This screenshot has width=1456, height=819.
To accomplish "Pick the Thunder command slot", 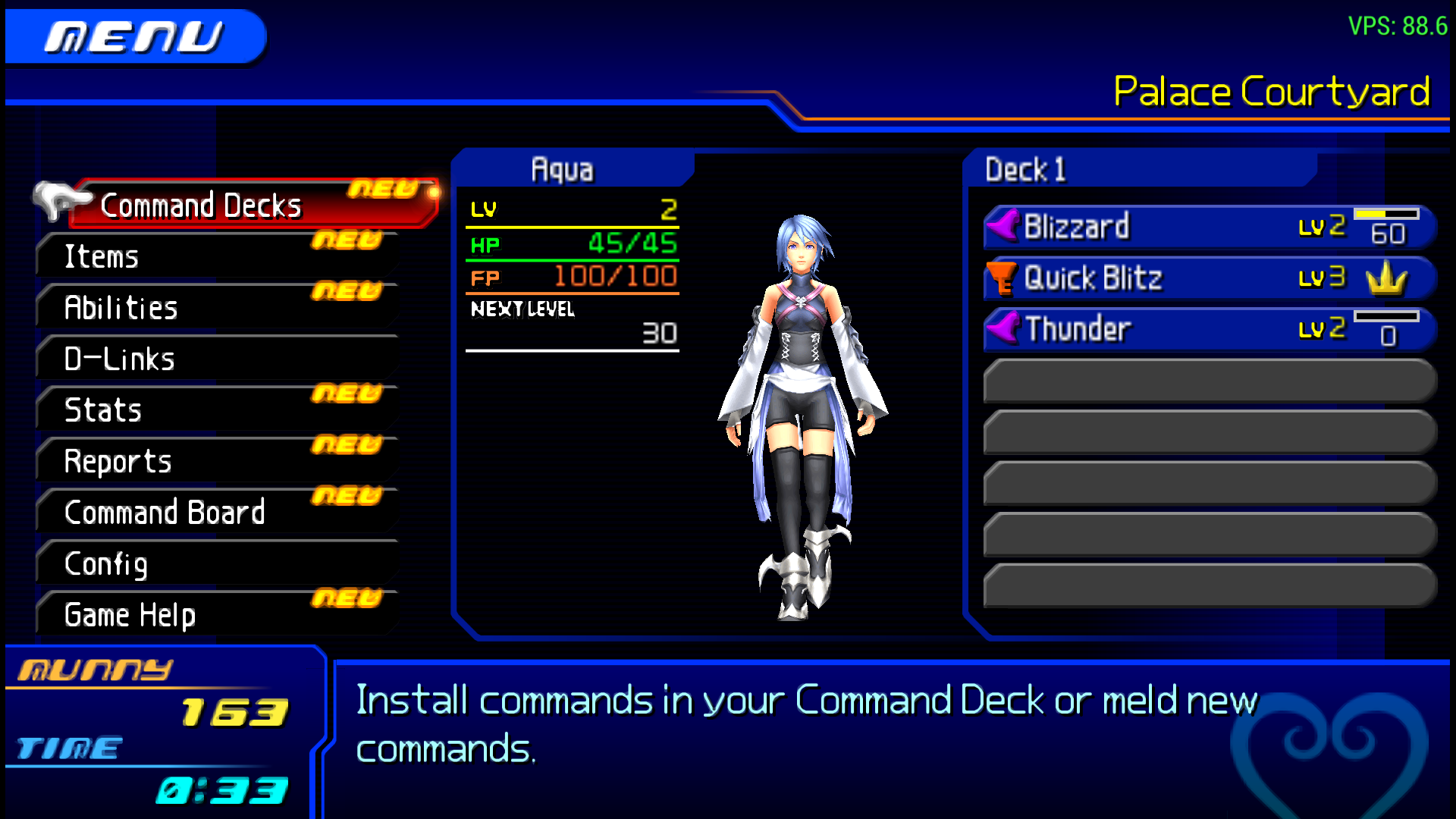I will tap(1209, 329).
